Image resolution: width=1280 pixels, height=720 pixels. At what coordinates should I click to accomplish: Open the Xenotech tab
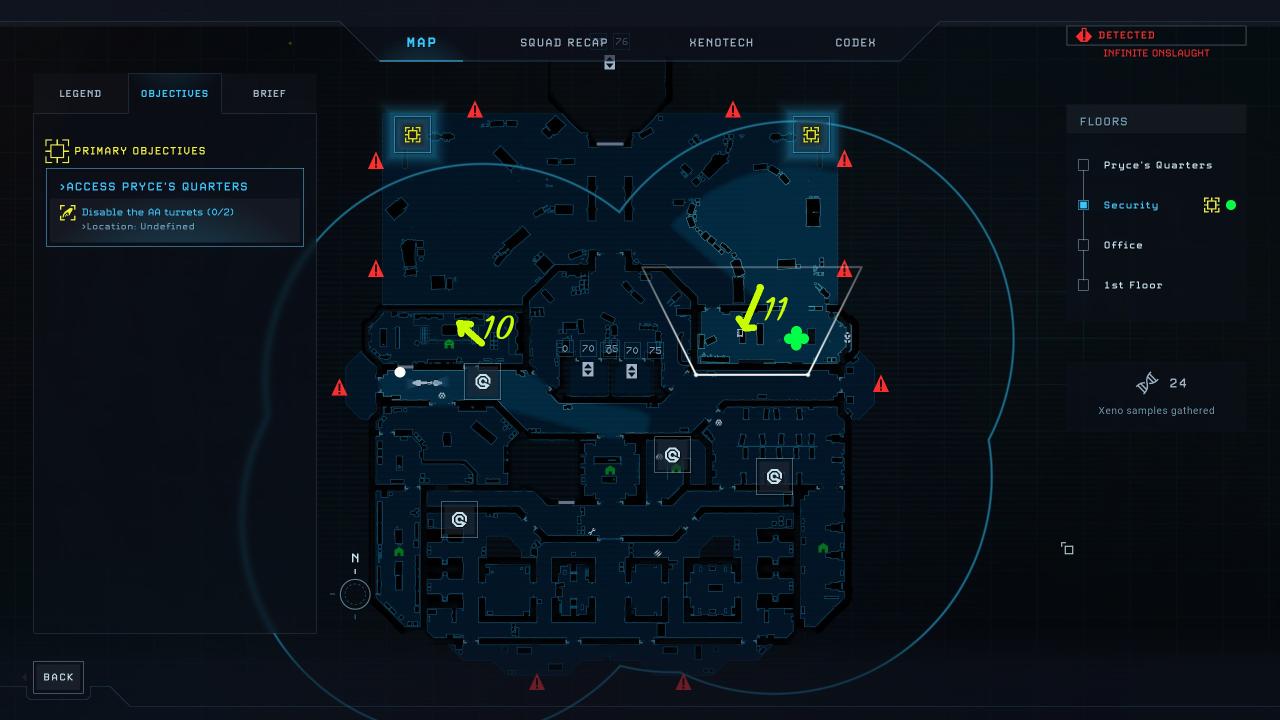pos(721,43)
